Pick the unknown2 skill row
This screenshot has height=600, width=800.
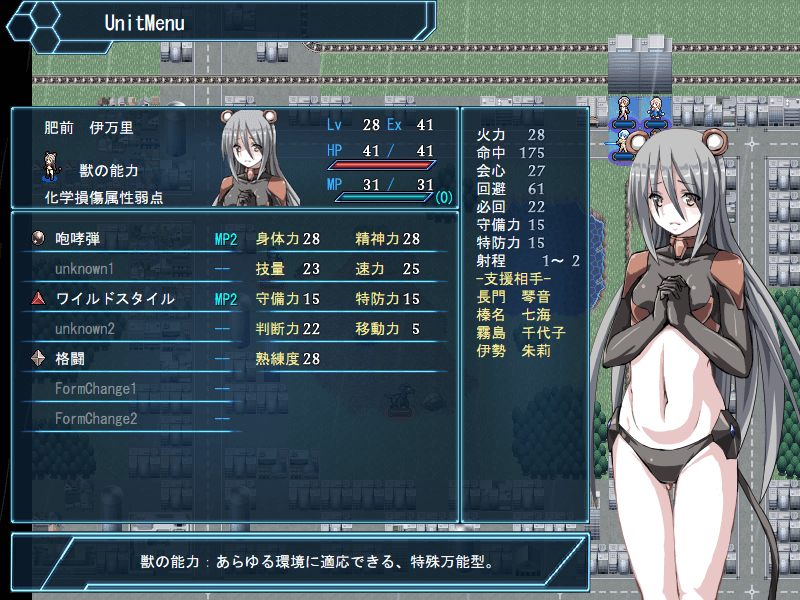[84, 329]
